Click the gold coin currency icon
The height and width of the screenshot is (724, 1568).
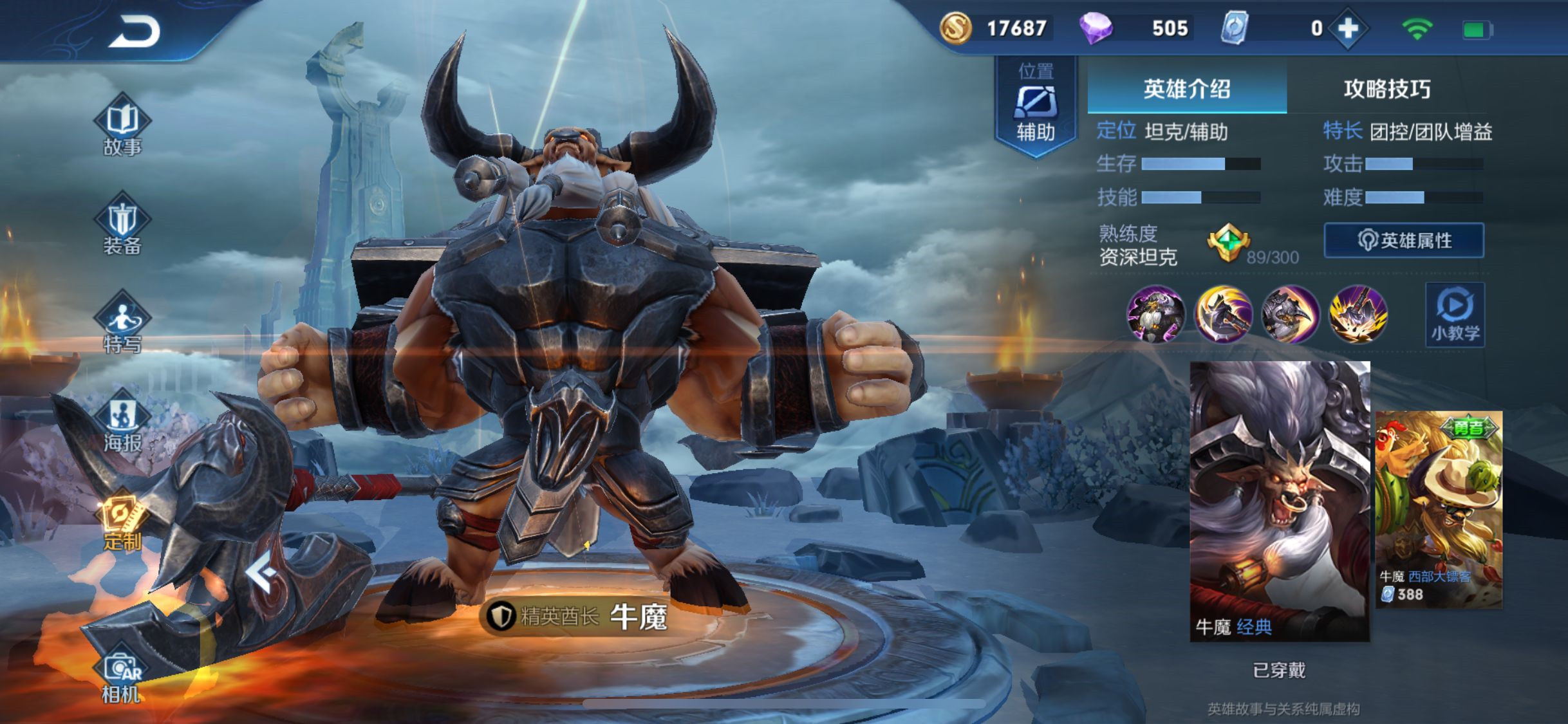tap(956, 28)
